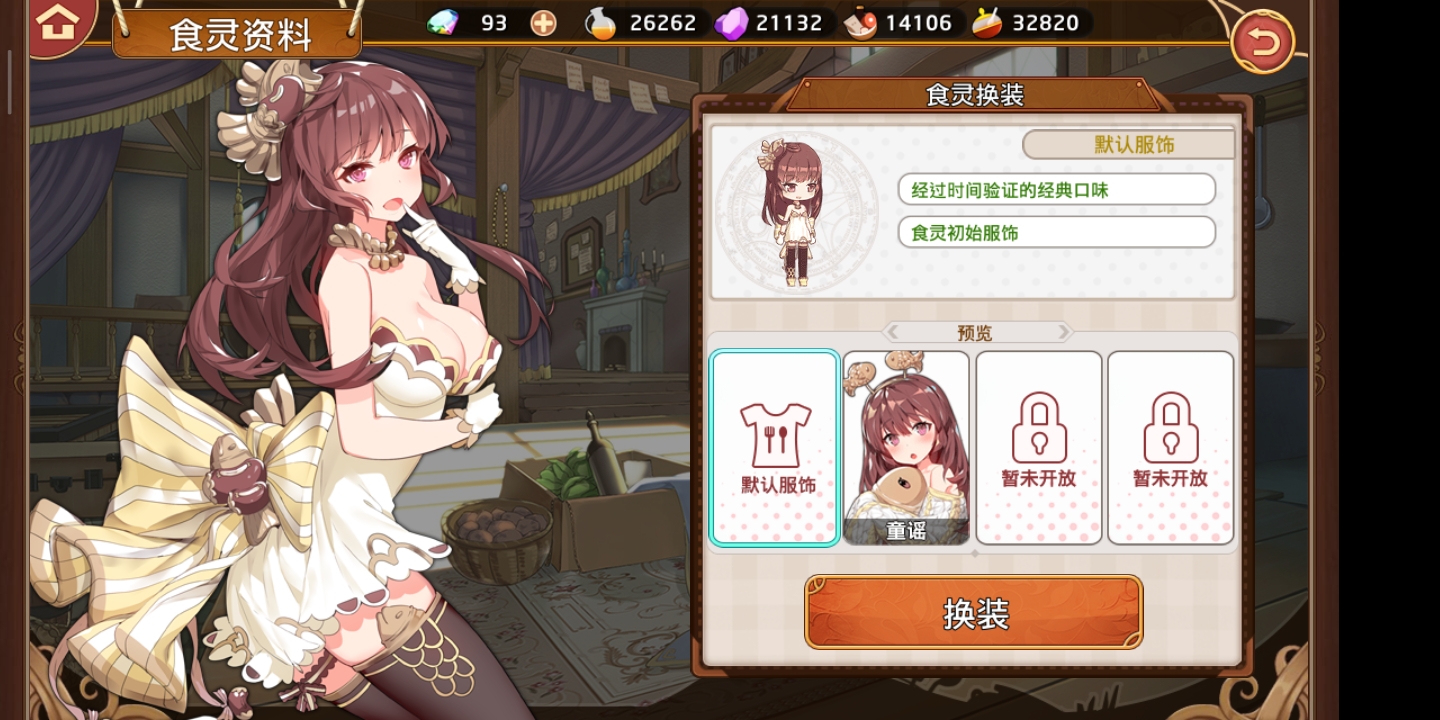The width and height of the screenshot is (1440, 720).
Task: Return with the round back arrow button
Action: click(x=1262, y=42)
